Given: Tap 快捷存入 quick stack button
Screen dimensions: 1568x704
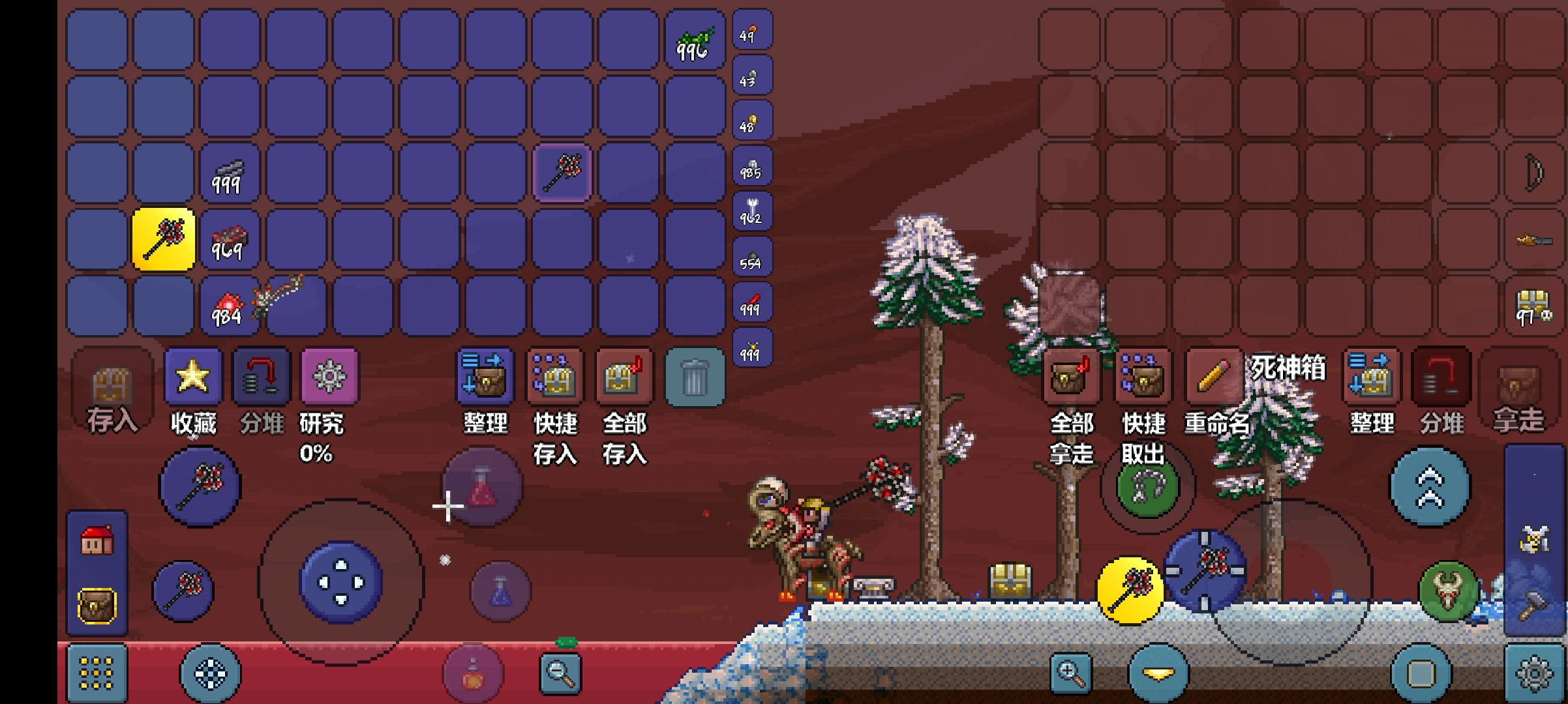Looking at the screenshot, I should [x=554, y=376].
